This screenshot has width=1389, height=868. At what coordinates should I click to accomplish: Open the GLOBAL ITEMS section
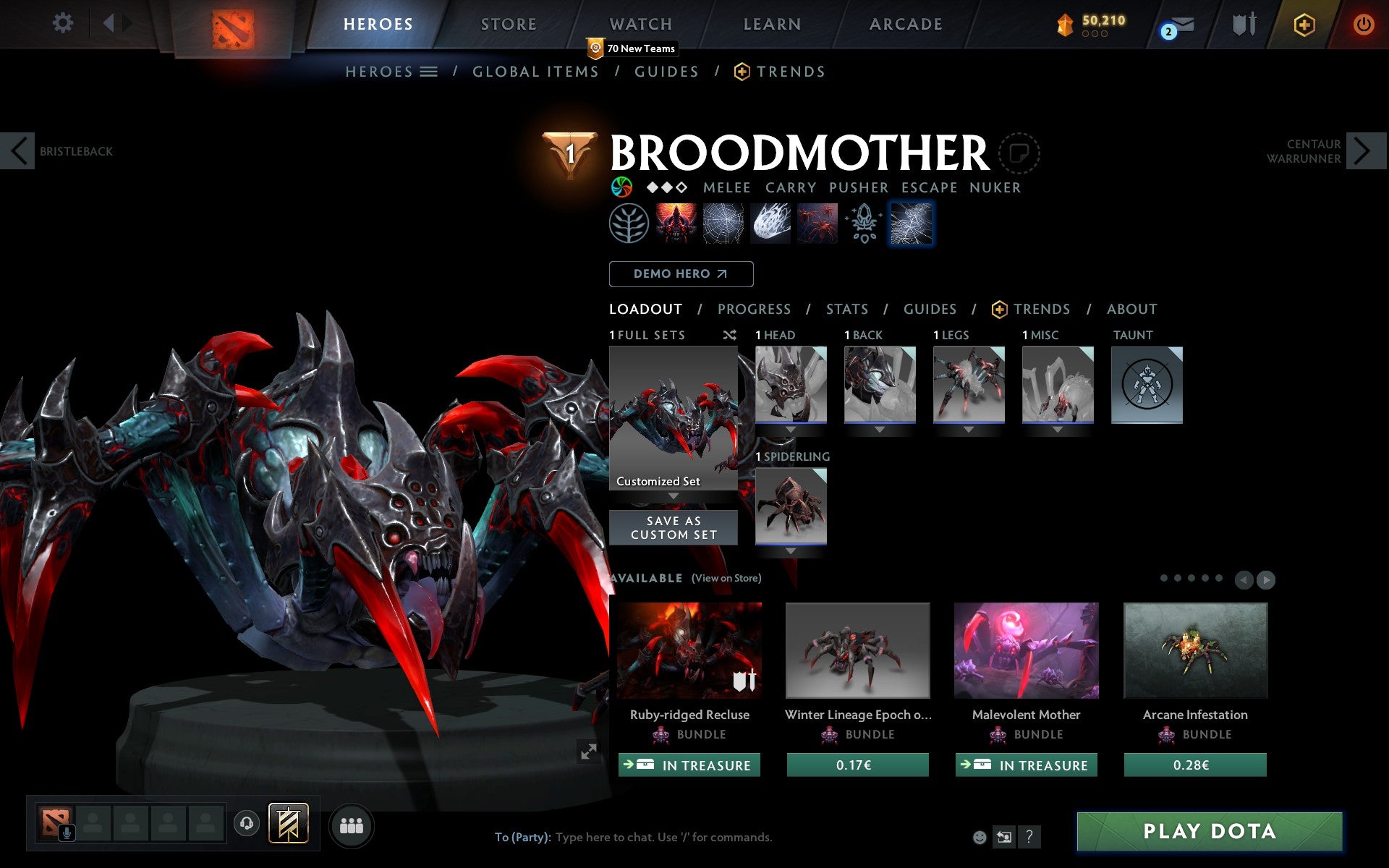click(x=535, y=72)
